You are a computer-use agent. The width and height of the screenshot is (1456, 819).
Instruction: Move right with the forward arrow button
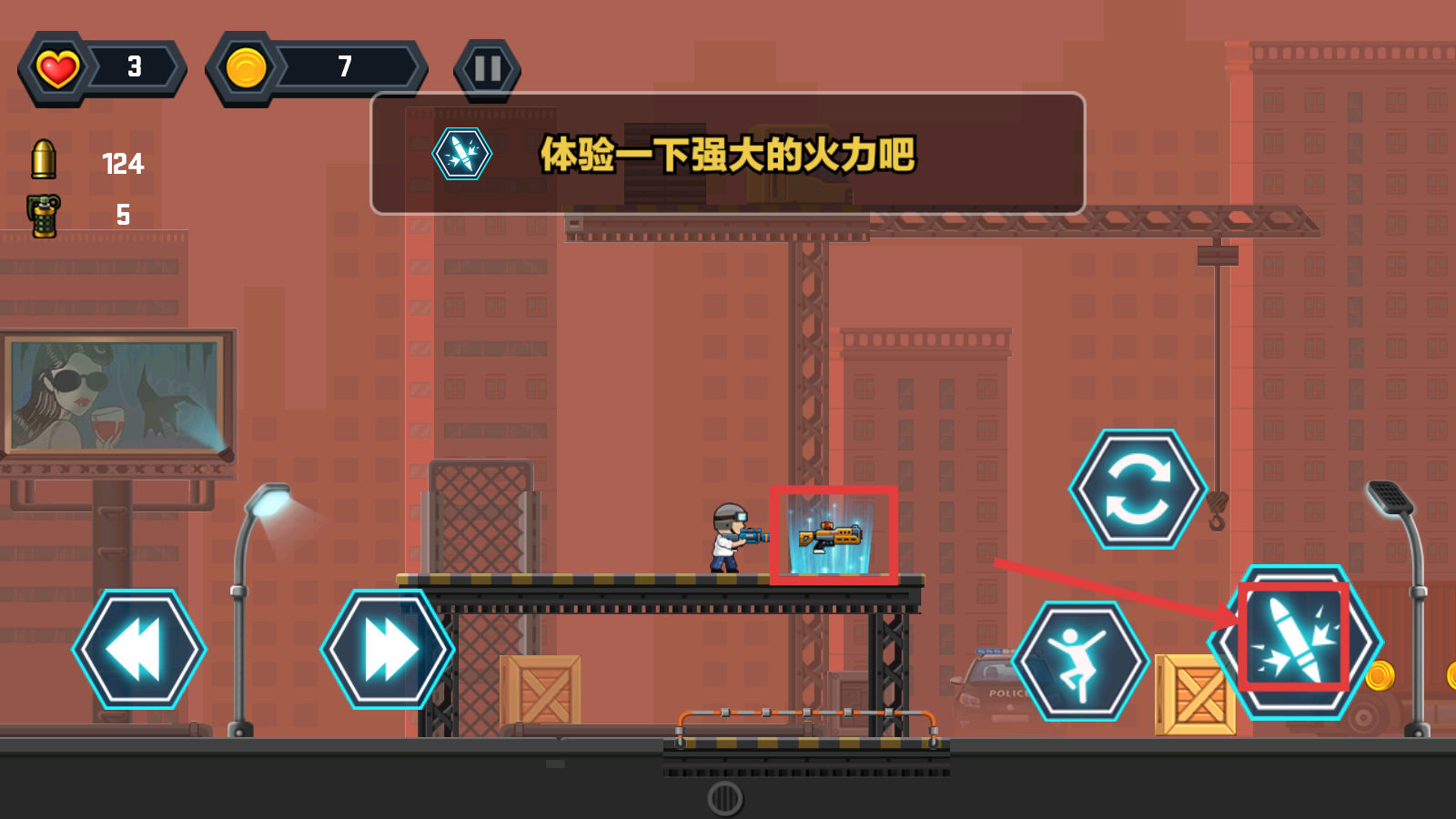click(x=388, y=649)
